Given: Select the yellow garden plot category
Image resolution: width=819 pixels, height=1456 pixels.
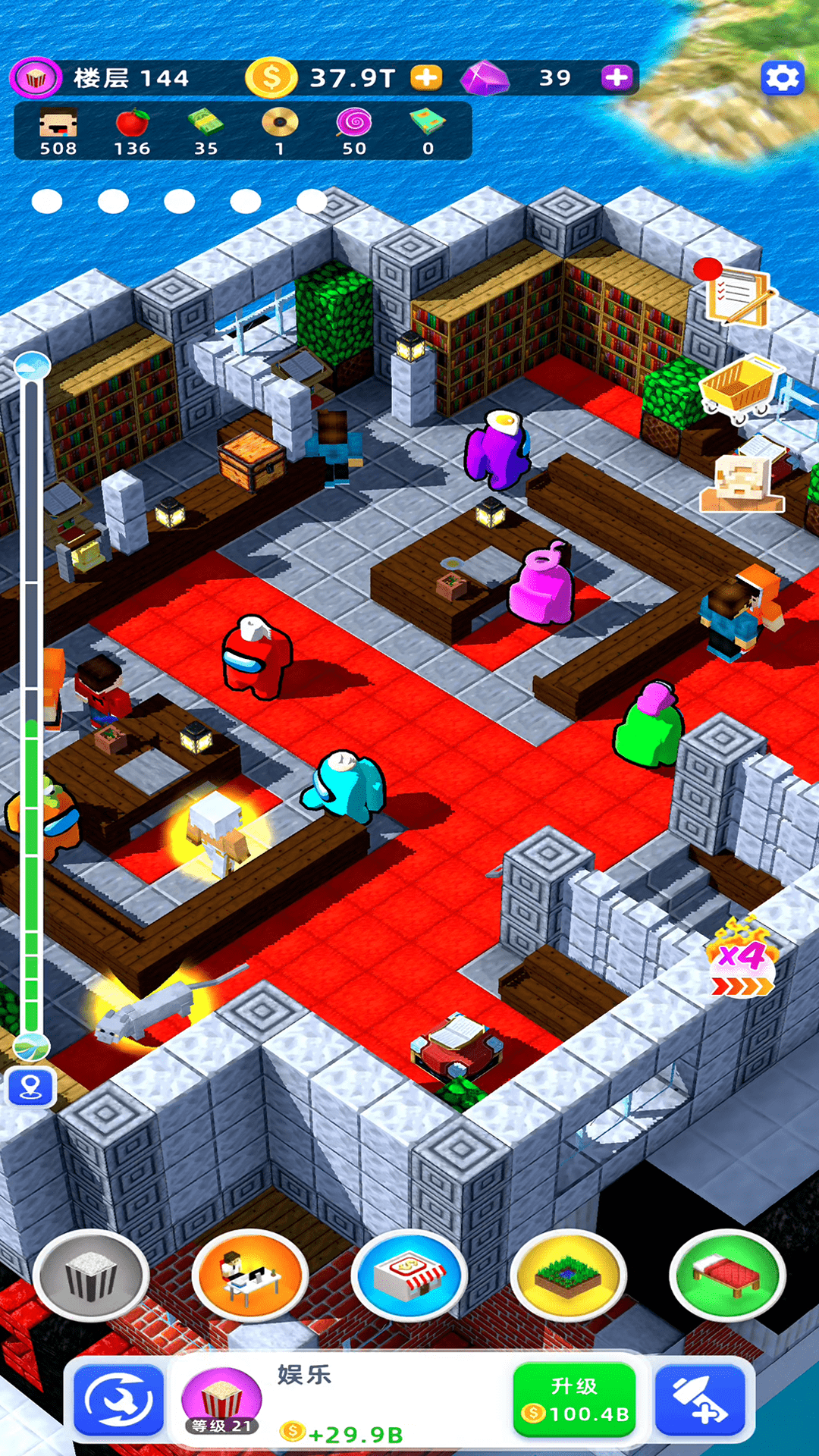Looking at the screenshot, I should coord(568,1276).
